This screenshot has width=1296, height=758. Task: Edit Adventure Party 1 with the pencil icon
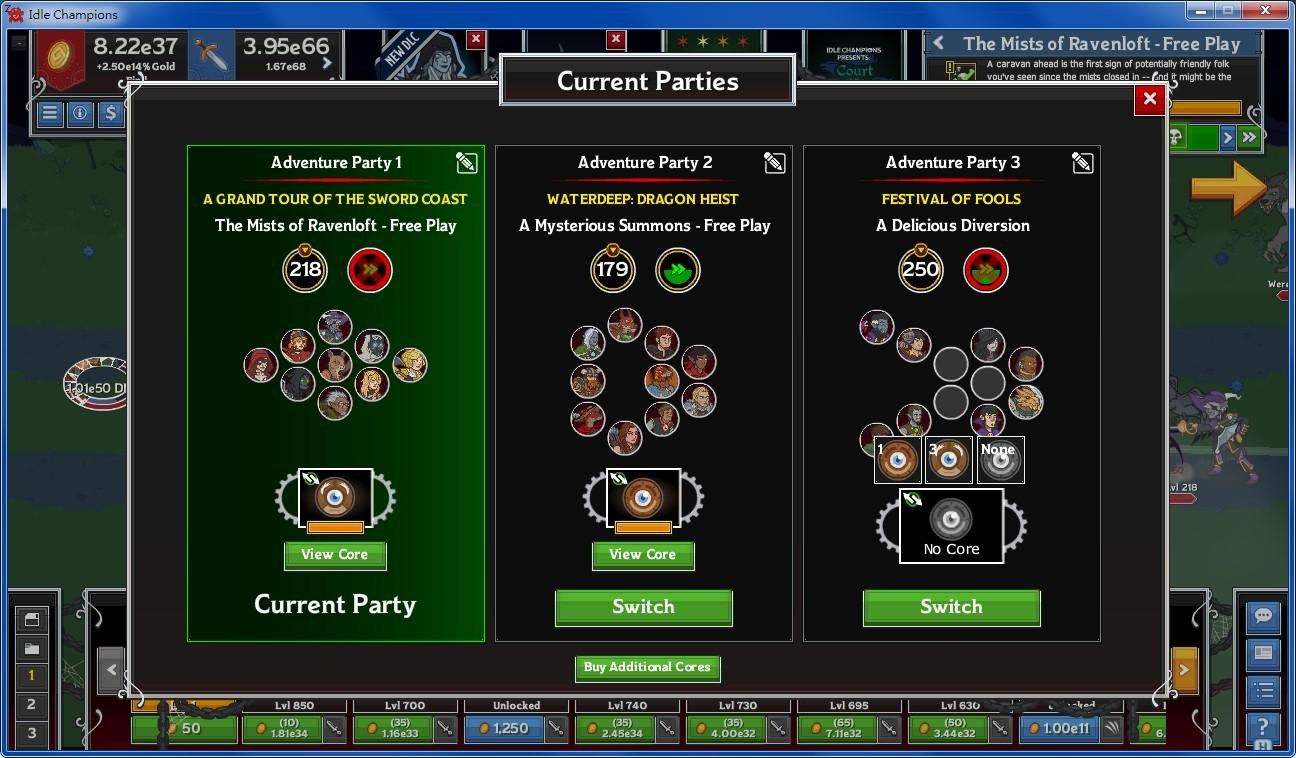[466, 162]
